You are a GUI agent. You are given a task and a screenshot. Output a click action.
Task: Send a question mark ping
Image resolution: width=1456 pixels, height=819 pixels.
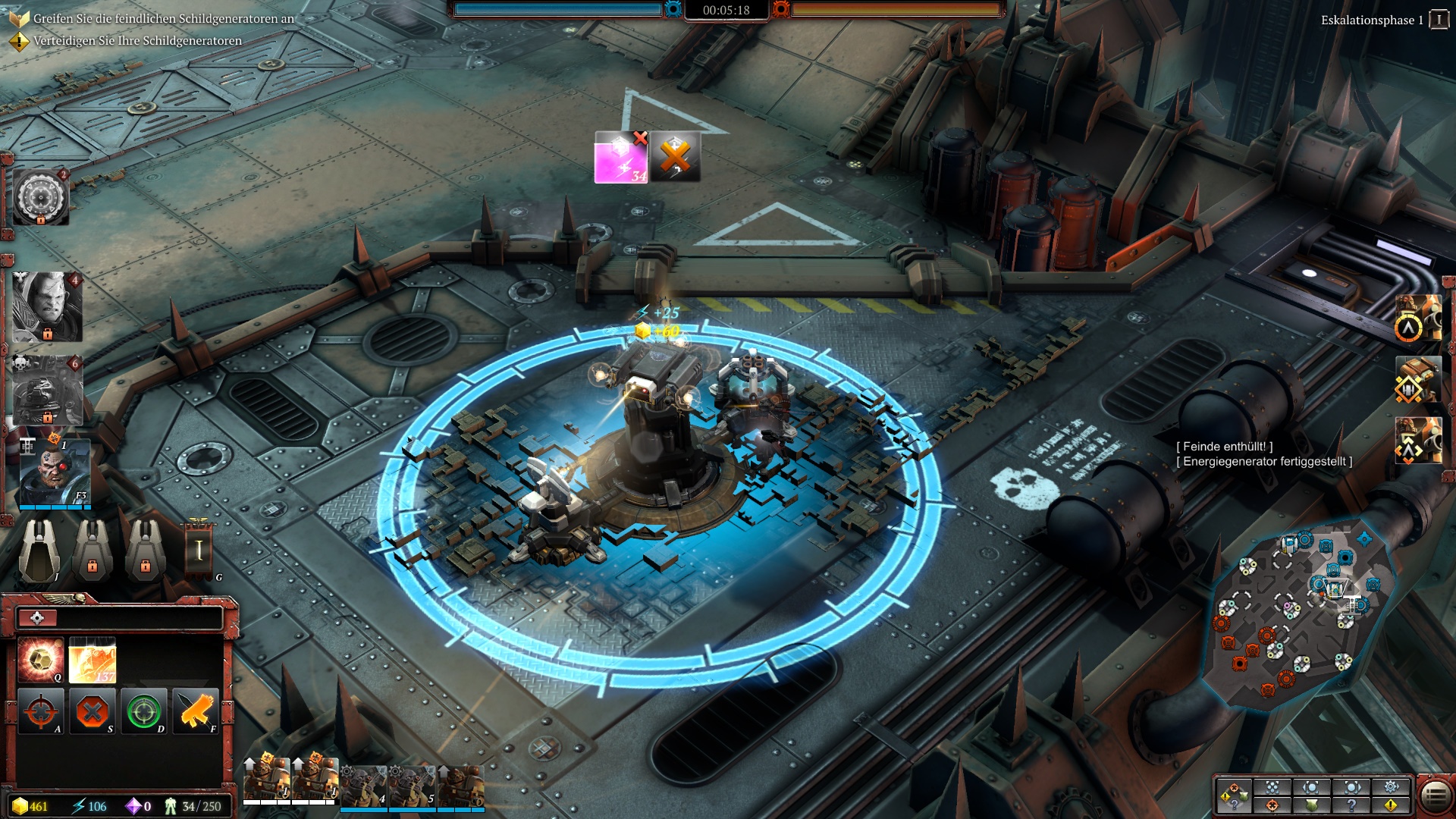1351,805
